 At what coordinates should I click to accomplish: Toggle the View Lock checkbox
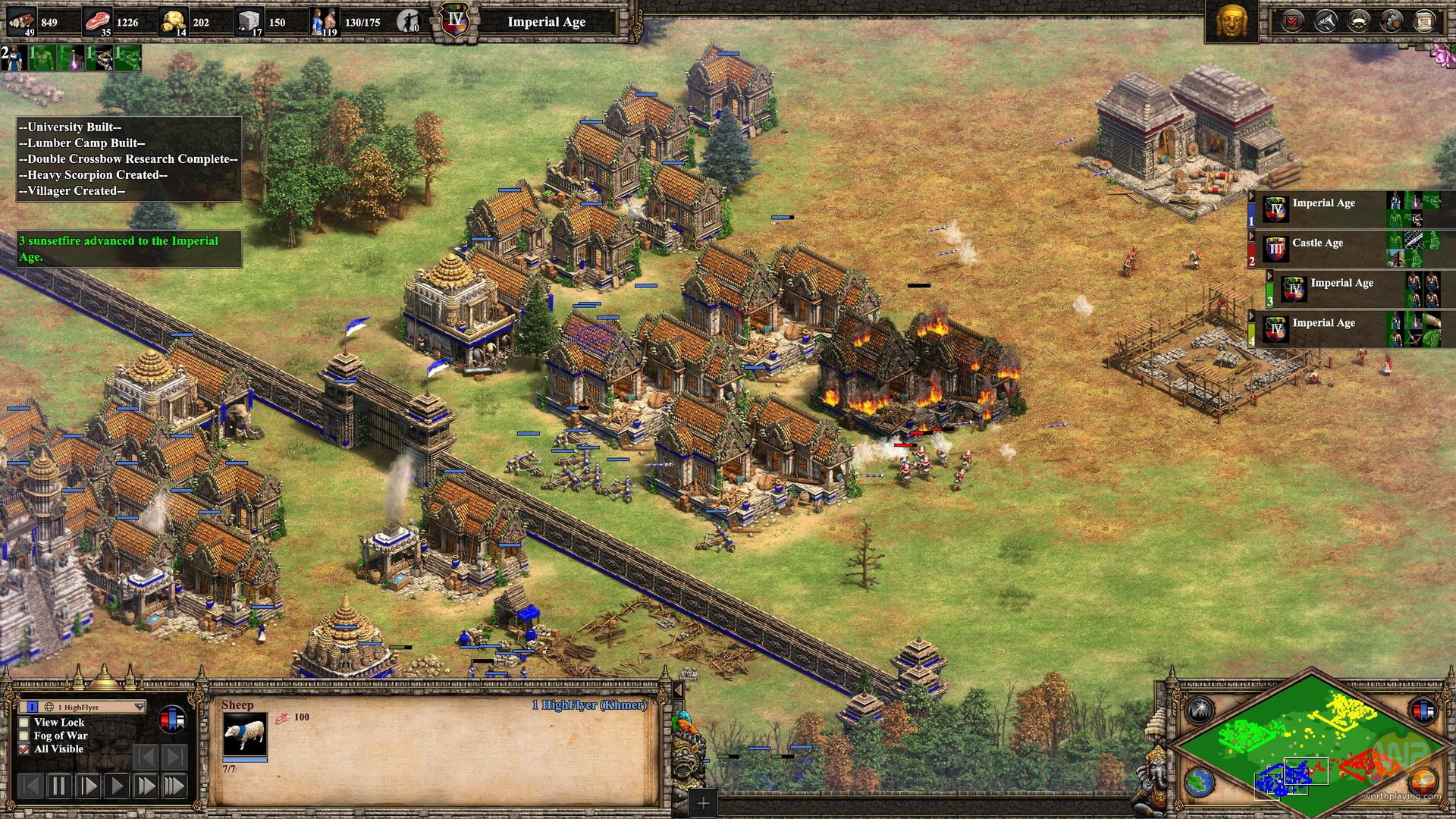25,723
